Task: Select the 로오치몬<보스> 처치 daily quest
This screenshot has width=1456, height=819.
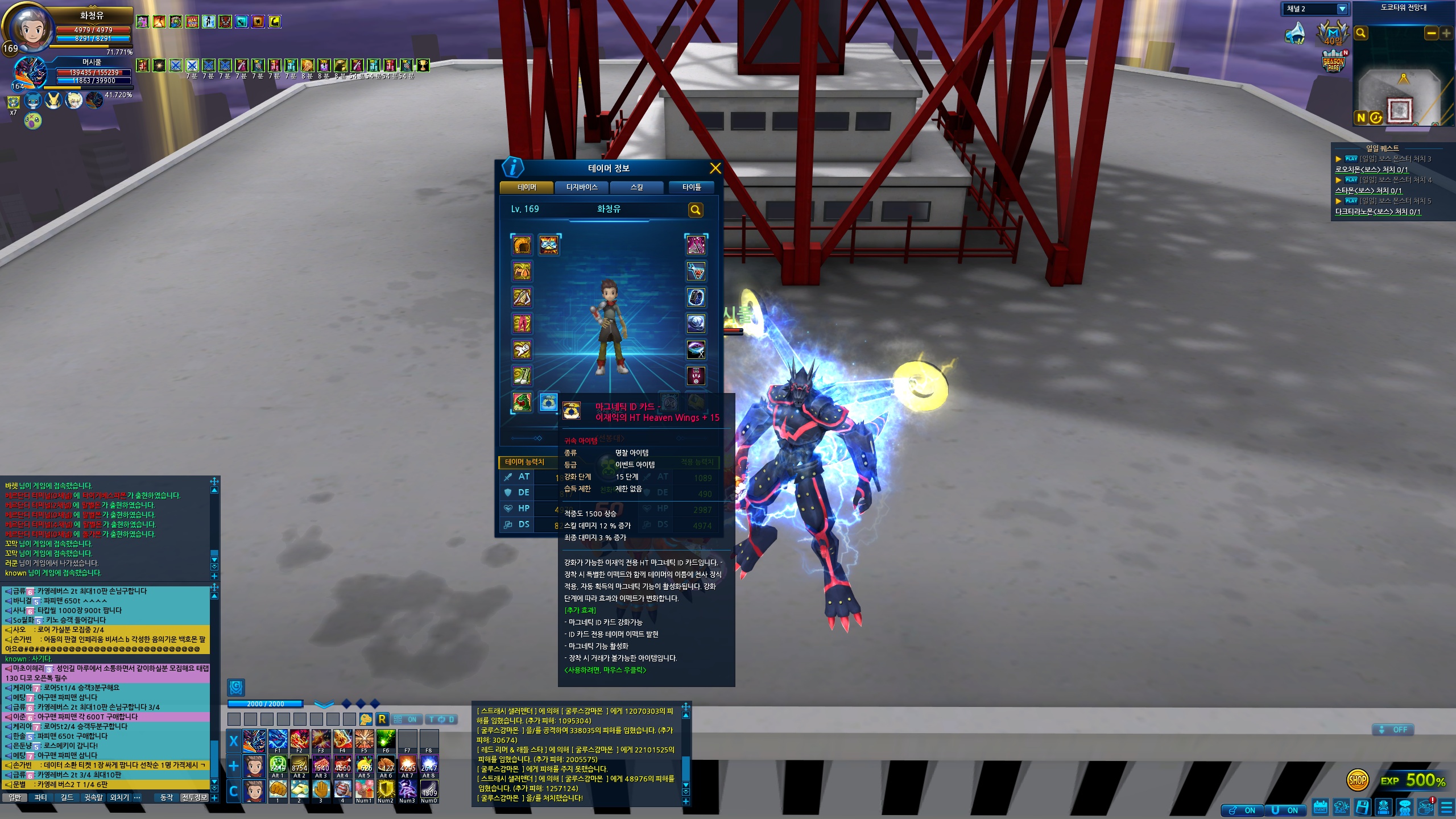Action: [x=1371, y=169]
